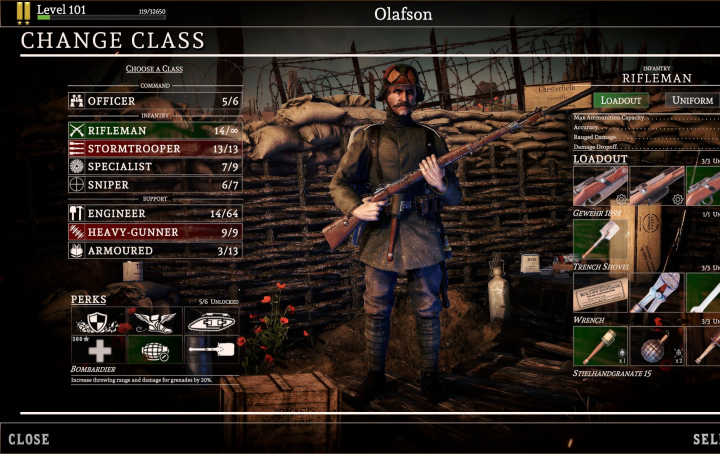
Task: Switch to the Uniform tab
Action: coord(692,101)
